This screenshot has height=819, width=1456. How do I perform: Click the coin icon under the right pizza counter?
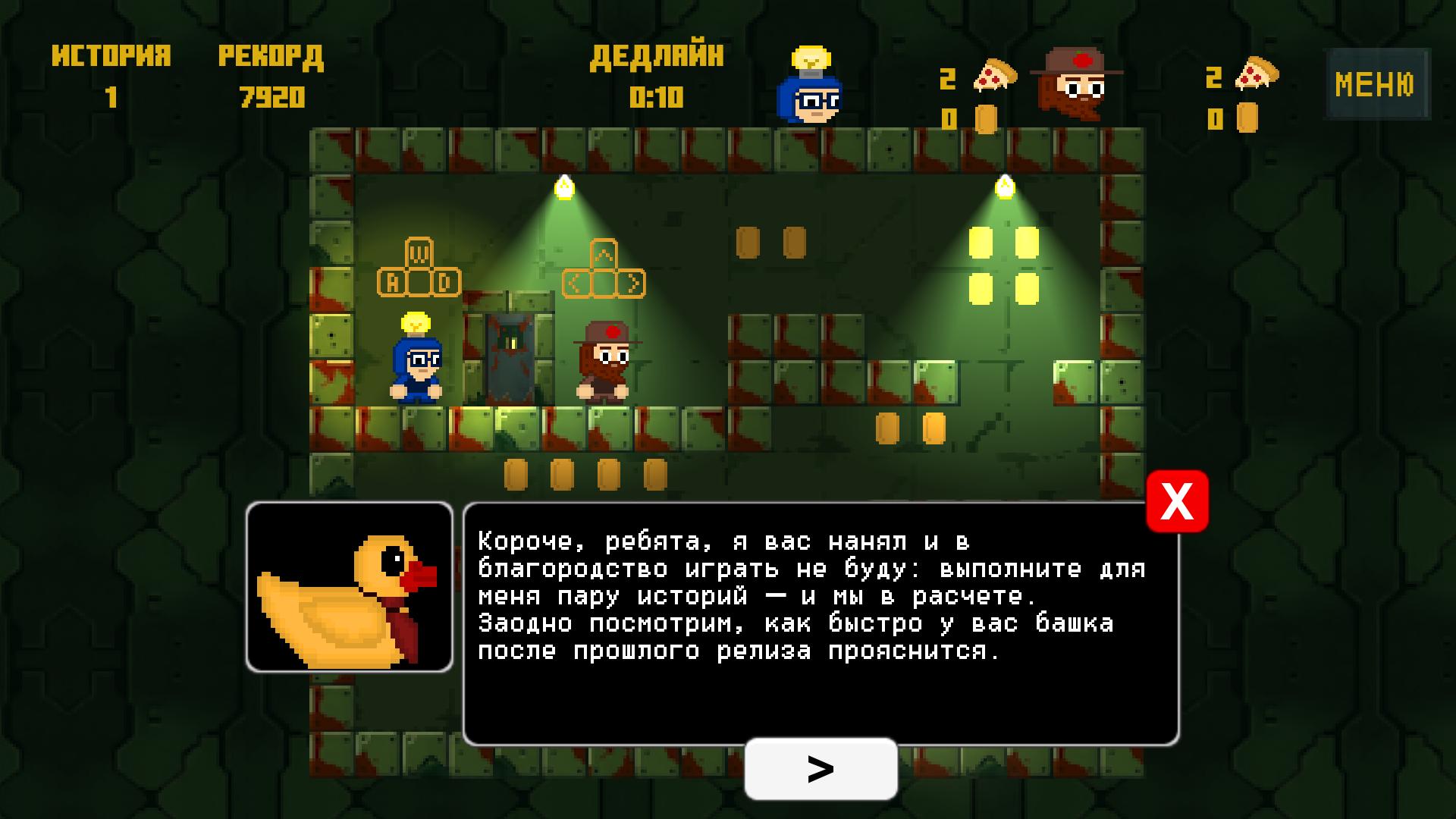1247,118
